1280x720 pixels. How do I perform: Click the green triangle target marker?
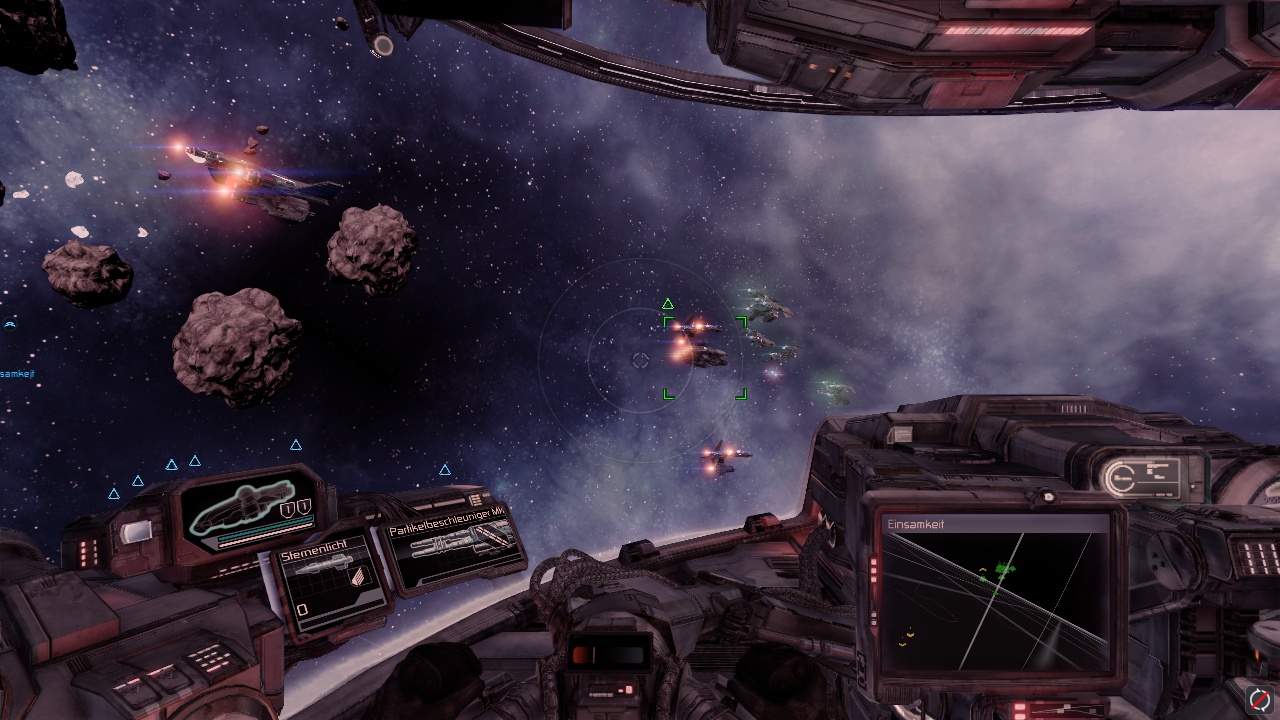(668, 304)
